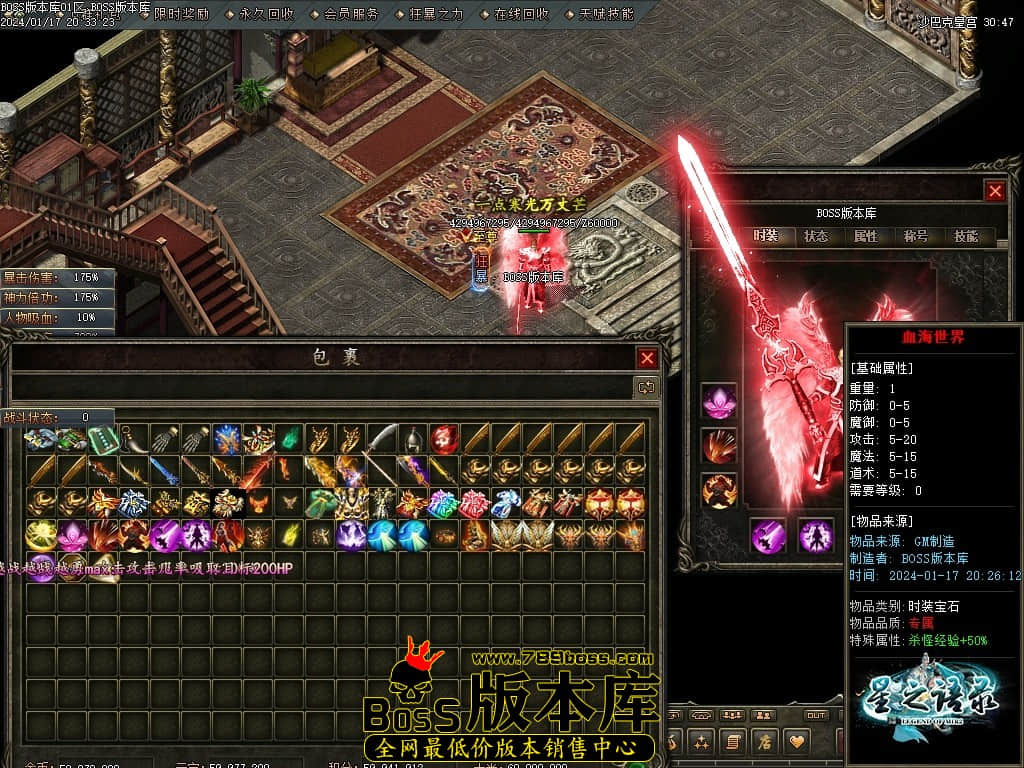Switch to the 时装 tab

765,236
